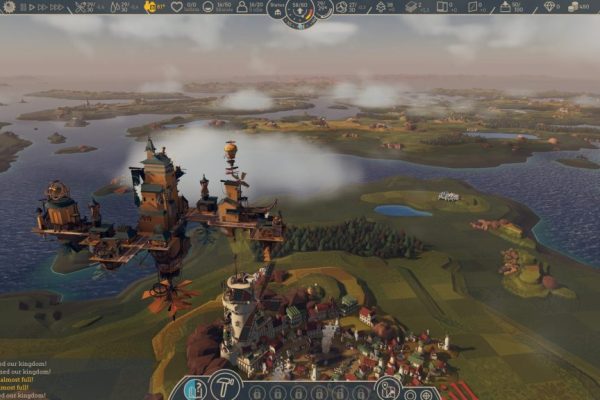Open the hammer build menu
600x400 pixels.
point(221,389)
